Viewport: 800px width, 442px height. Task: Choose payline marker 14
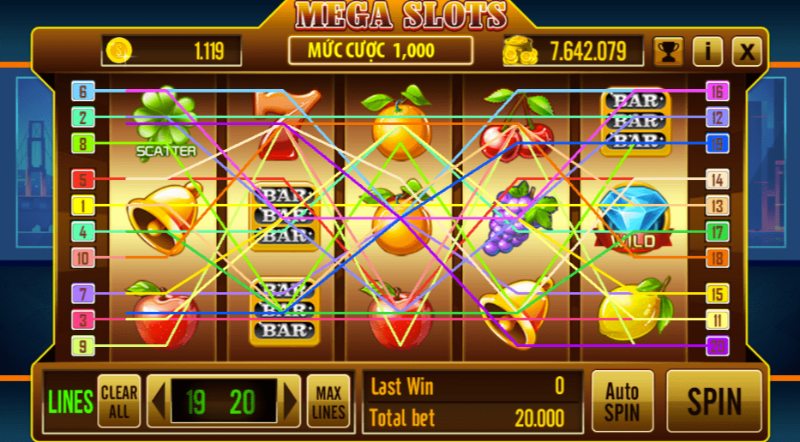(716, 180)
